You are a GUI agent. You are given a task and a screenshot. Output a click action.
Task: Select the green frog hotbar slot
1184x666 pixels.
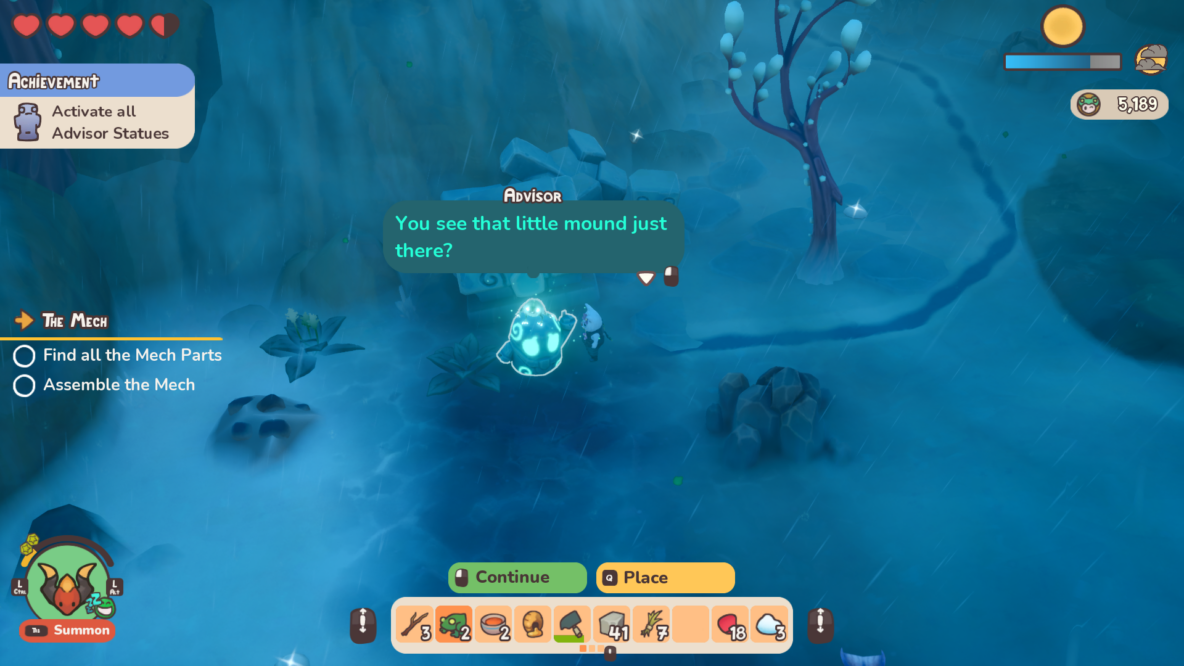point(454,624)
